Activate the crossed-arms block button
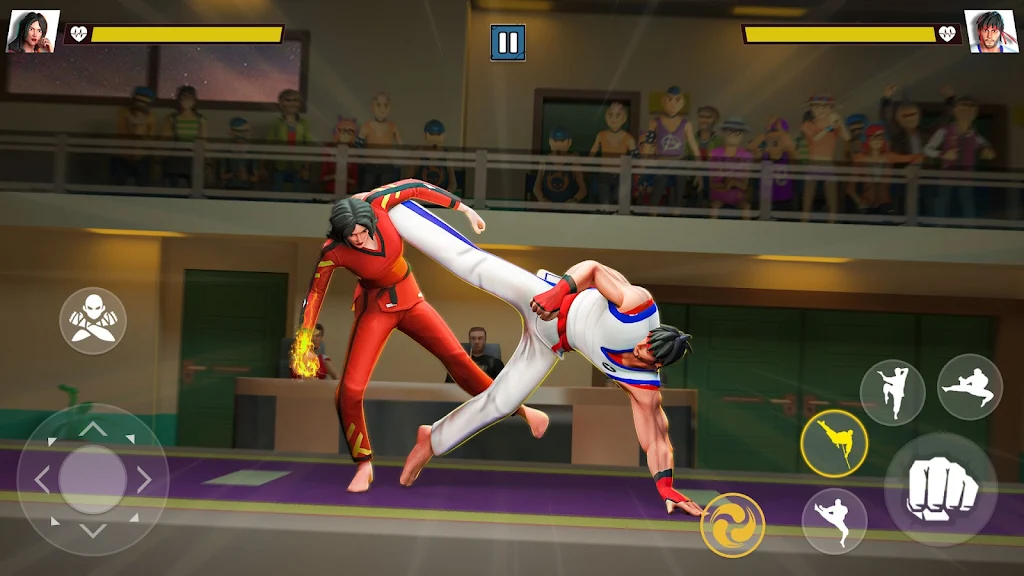Viewport: 1024px width, 576px height. point(93,321)
